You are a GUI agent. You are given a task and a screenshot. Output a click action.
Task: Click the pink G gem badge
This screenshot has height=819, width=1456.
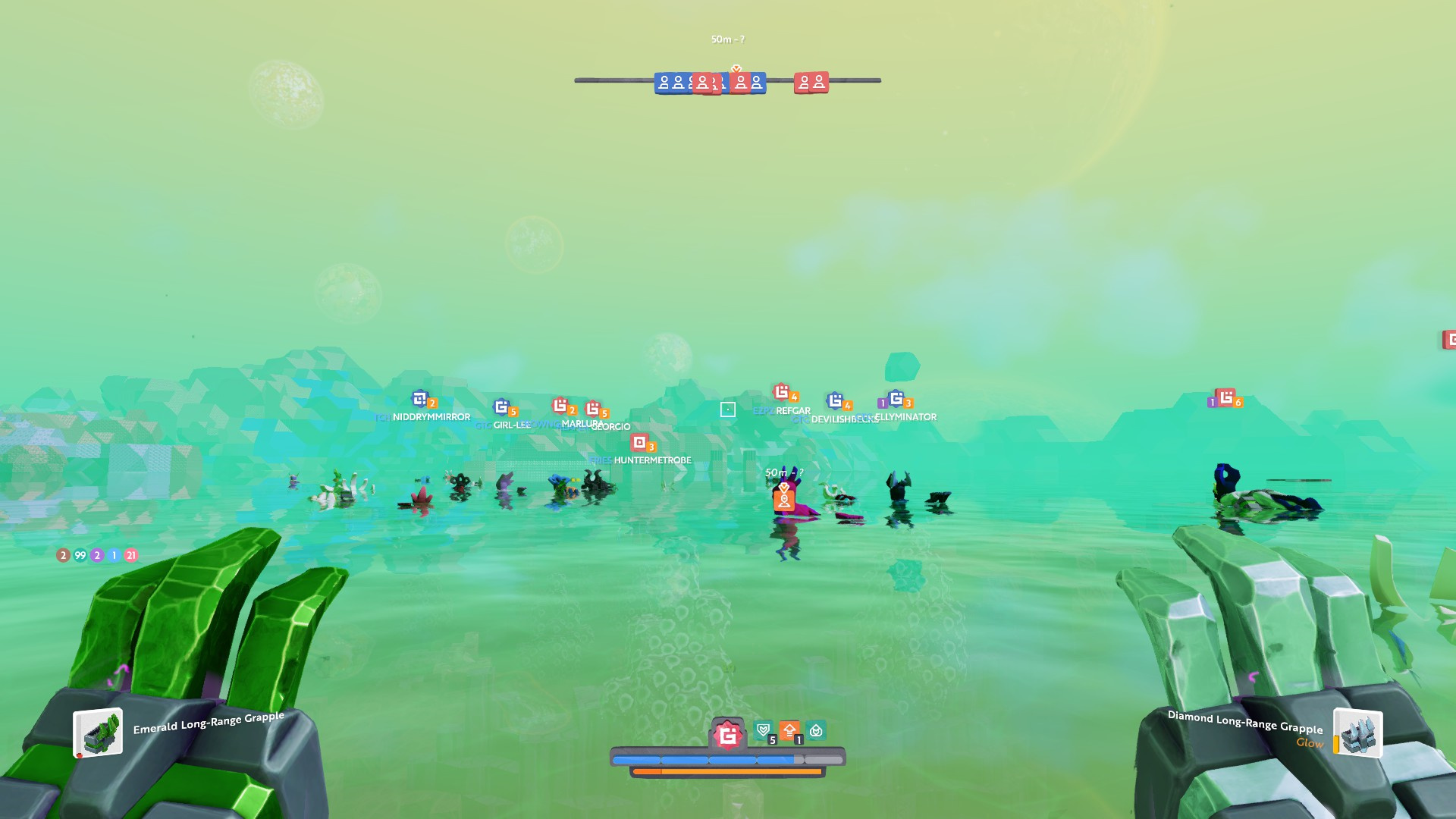click(x=728, y=735)
